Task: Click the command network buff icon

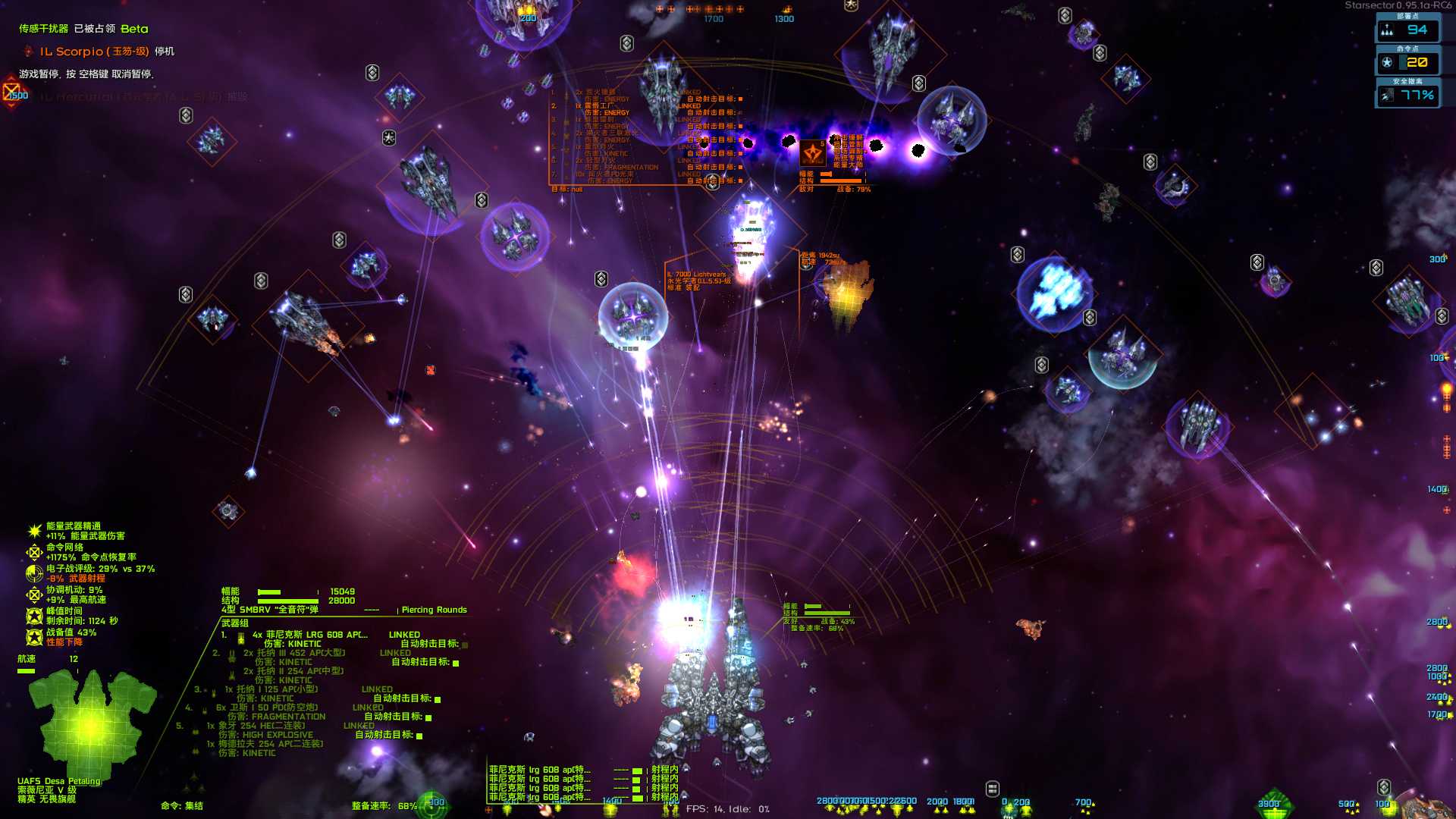Action: click(x=34, y=553)
